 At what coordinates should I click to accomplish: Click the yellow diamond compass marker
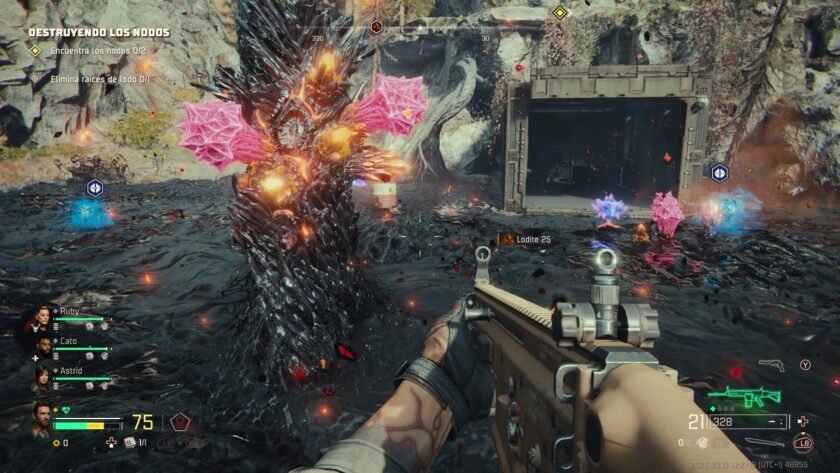click(x=560, y=13)
